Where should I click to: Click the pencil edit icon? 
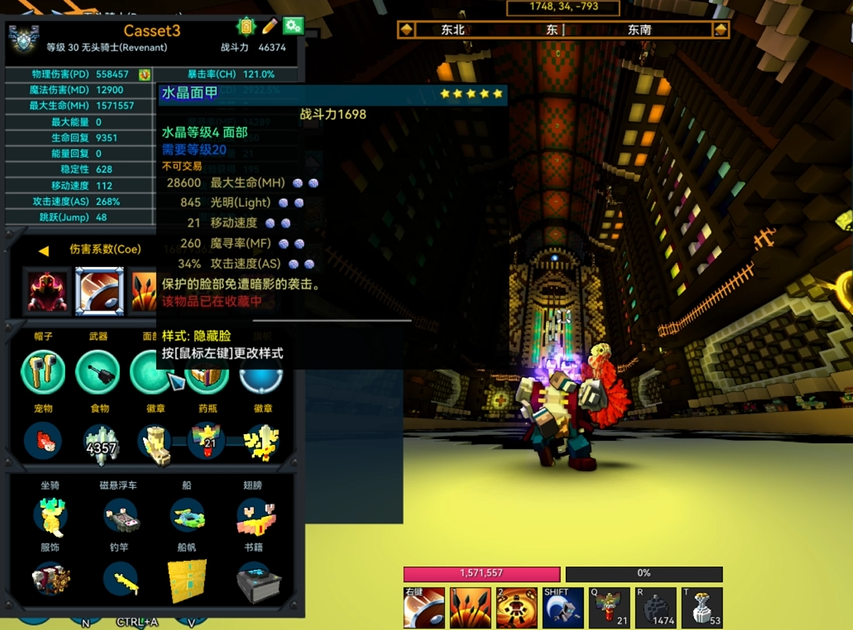269,25
